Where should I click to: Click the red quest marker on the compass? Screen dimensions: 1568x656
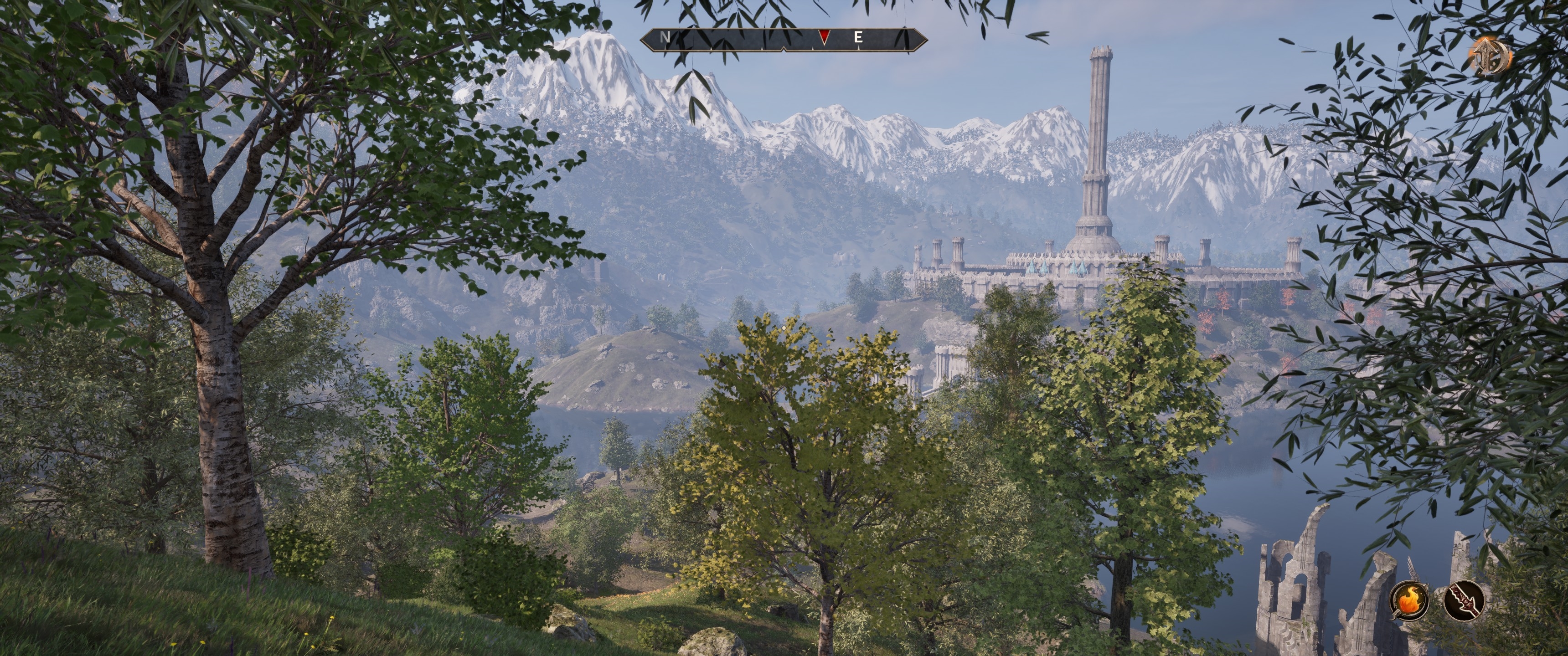tap(824, 38)
